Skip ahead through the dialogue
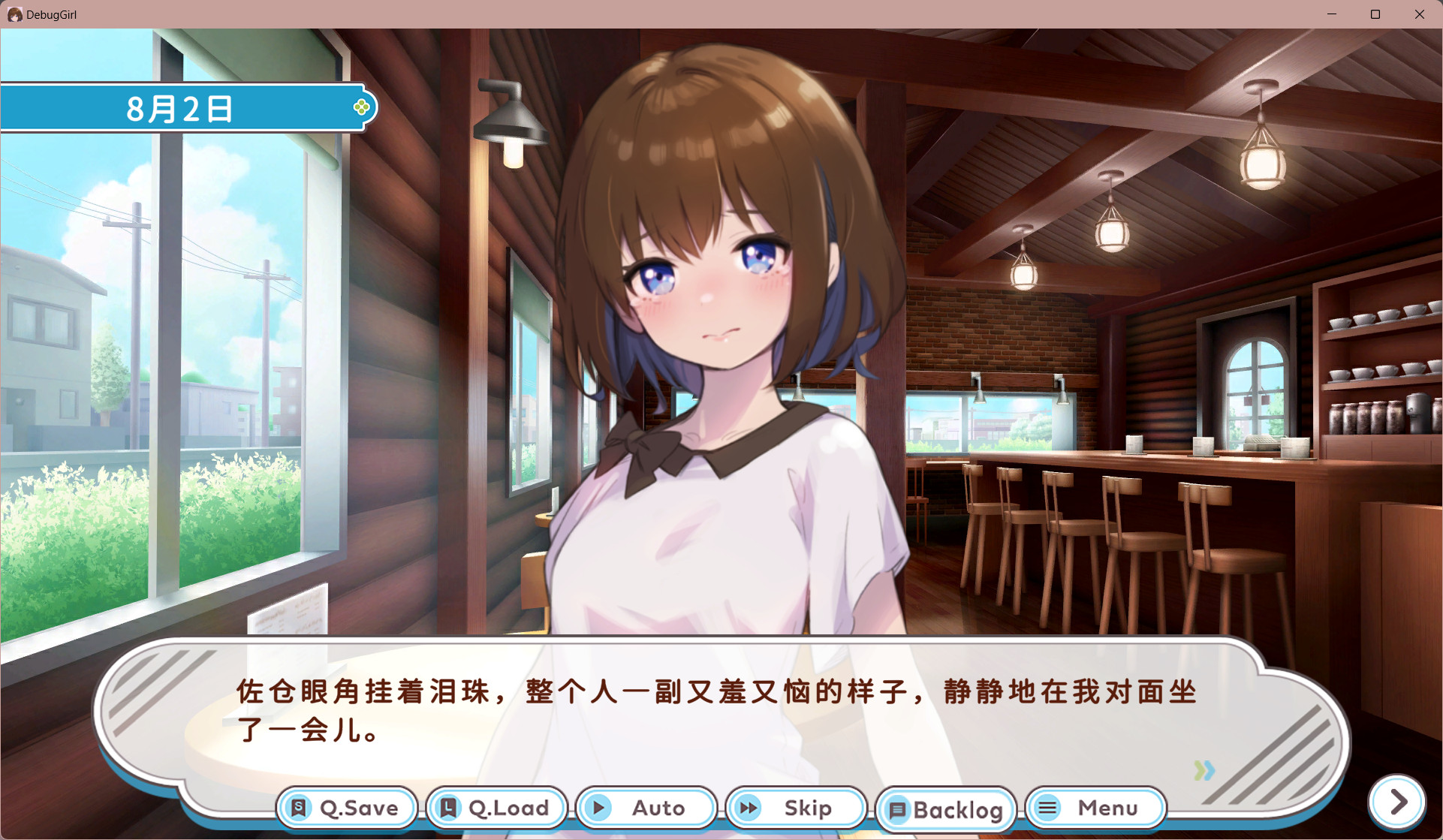The width and height of the screenshot is (1443, 840). point(796,808)
